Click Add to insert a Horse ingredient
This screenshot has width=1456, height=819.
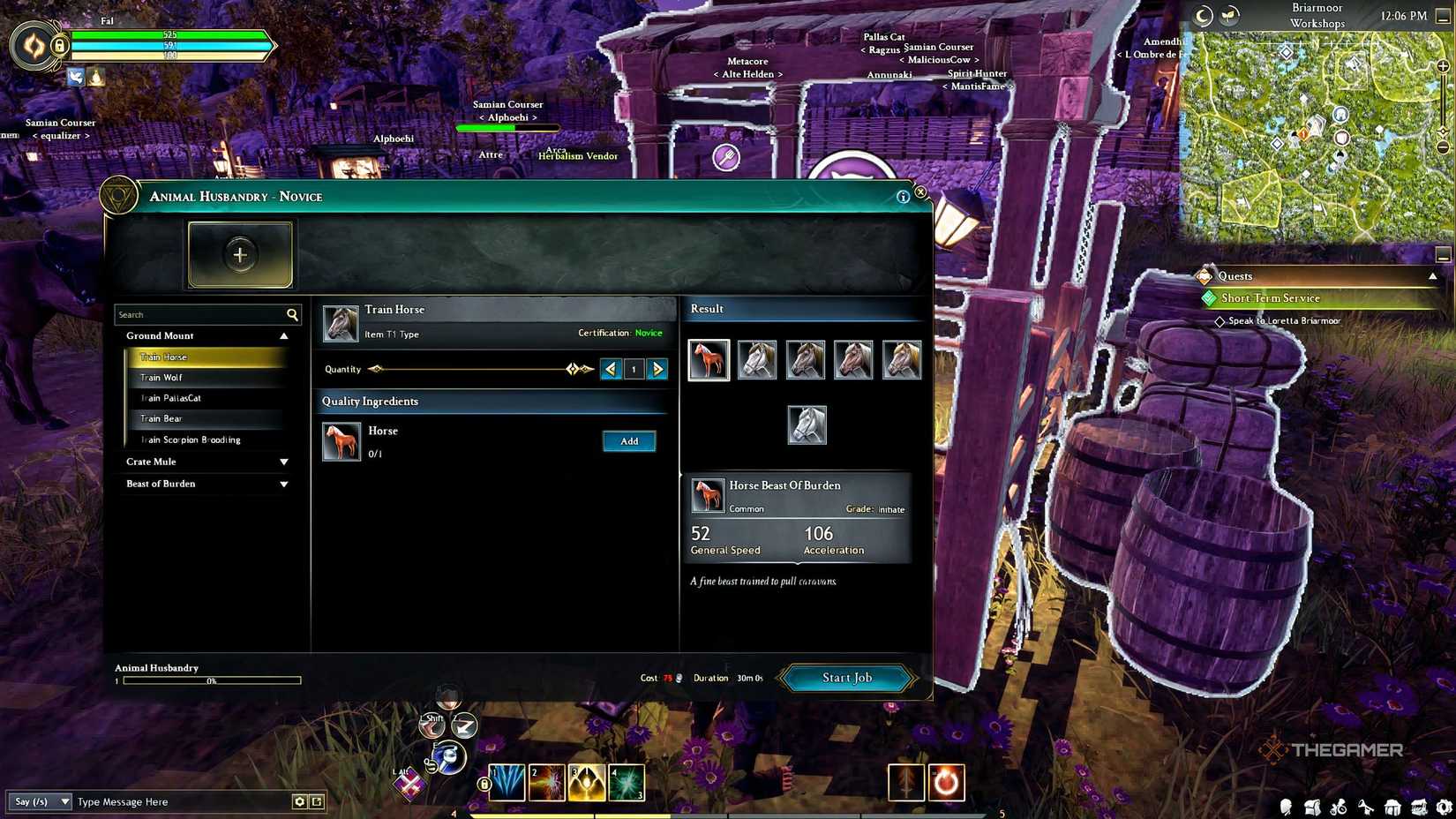pos(628,441)
